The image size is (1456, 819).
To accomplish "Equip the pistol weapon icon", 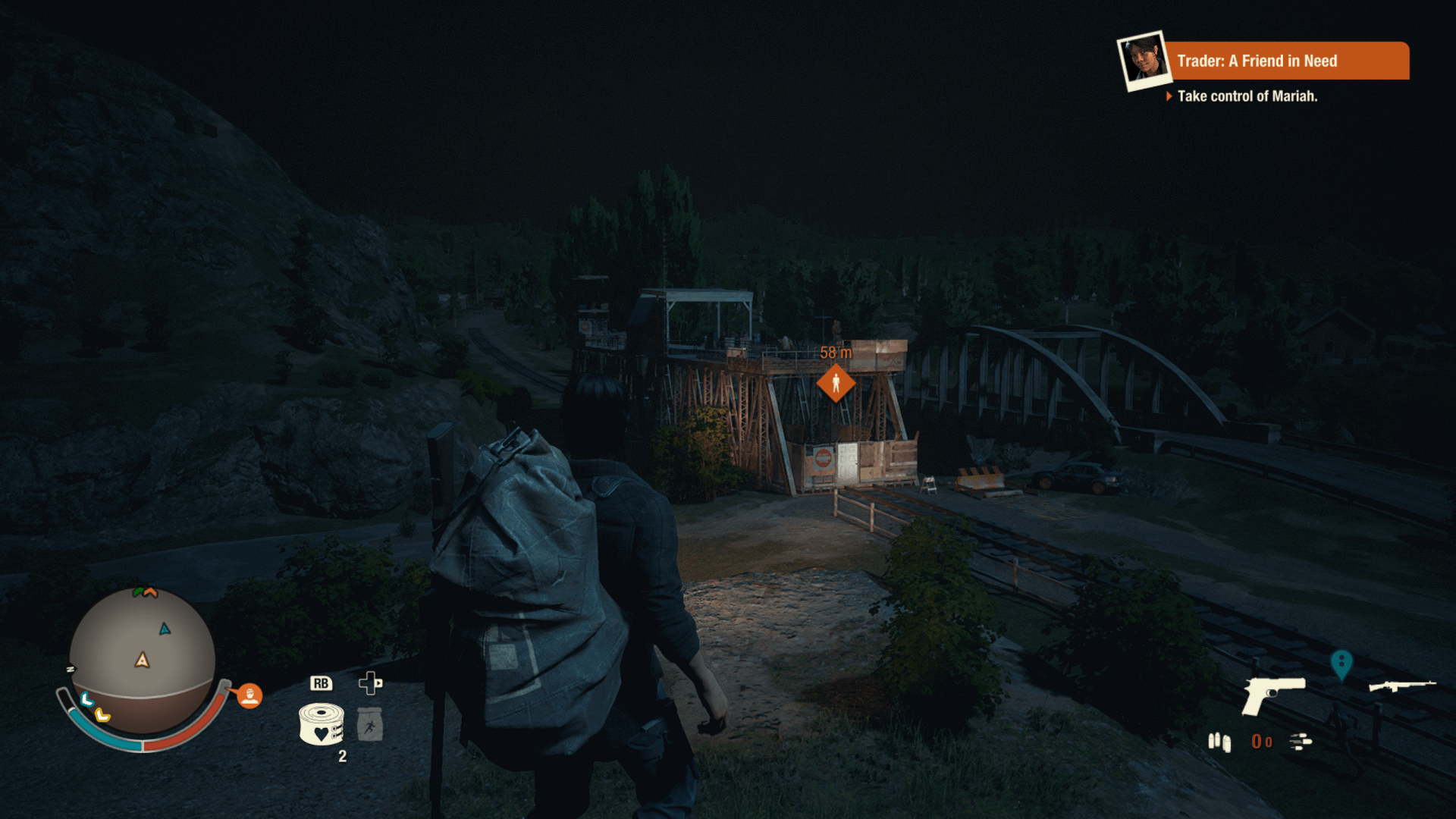I will click(x=1272, y=694).
